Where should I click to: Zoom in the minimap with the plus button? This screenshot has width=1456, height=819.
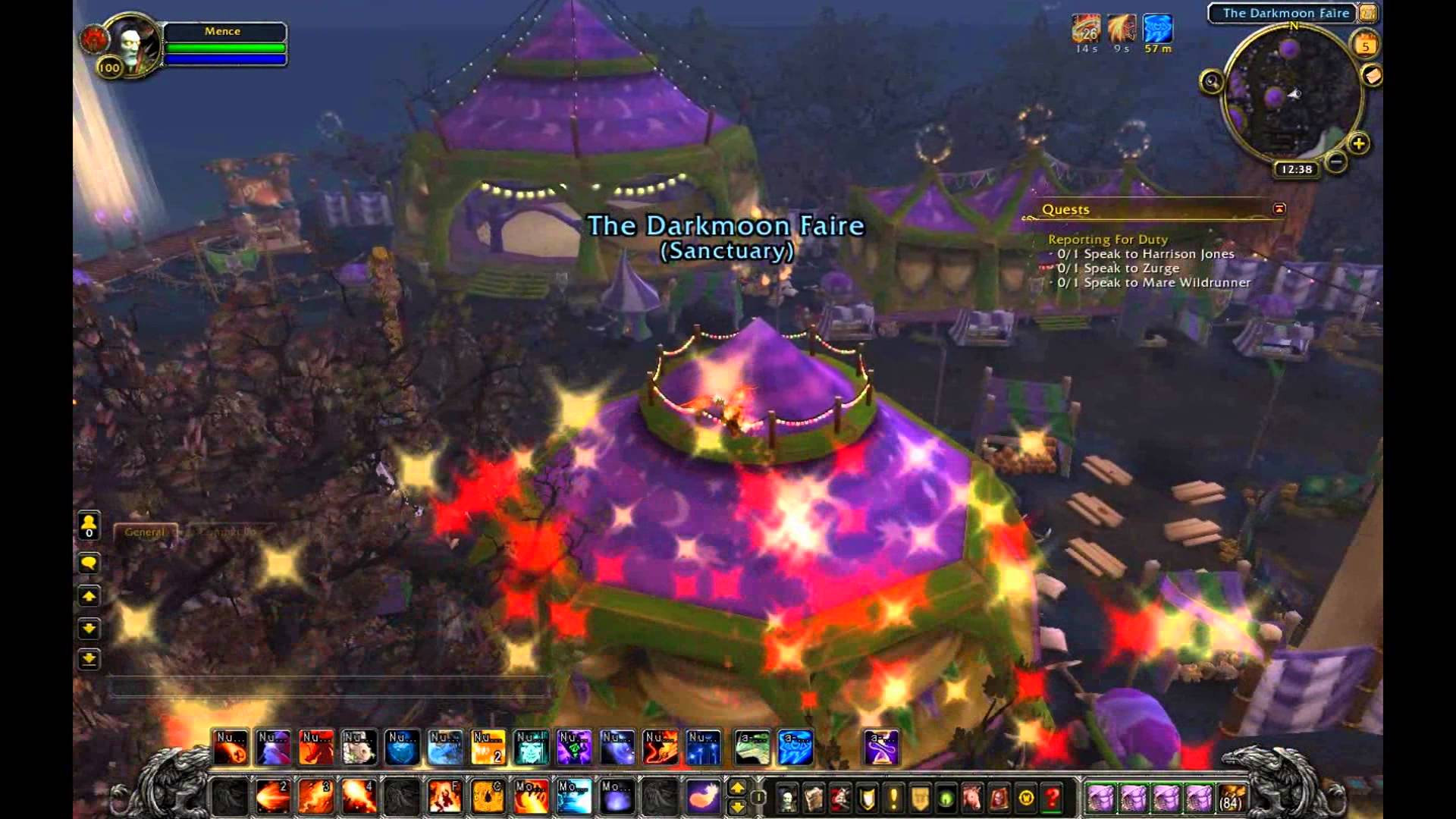(x=1358, y=143)
